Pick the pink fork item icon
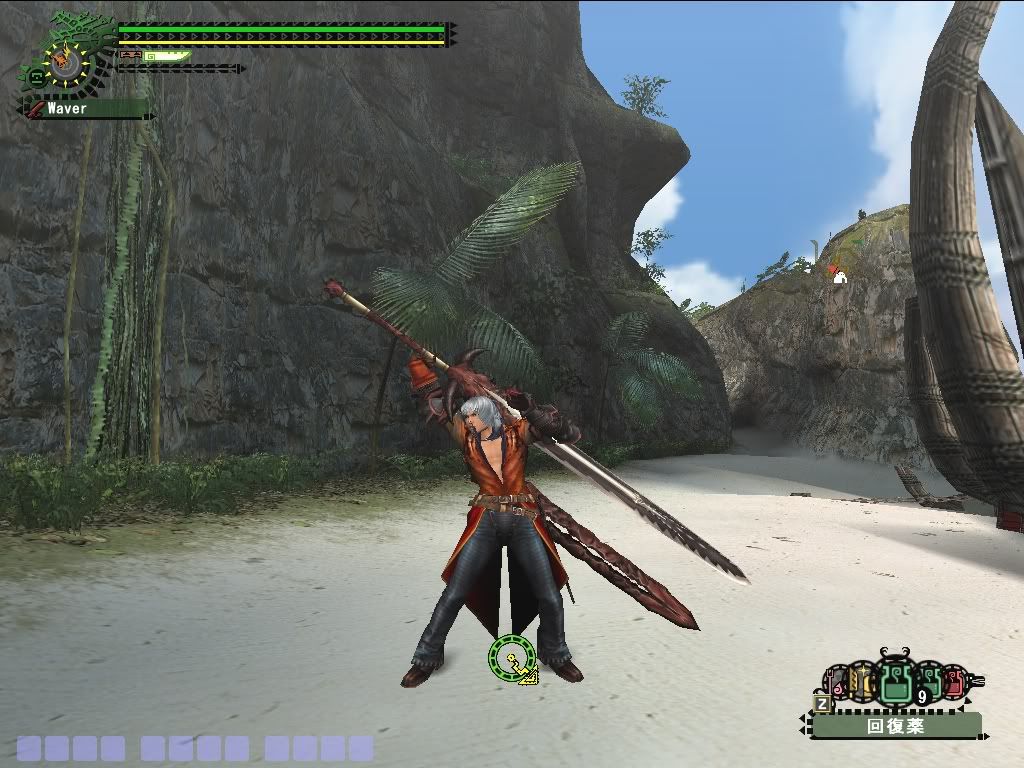 coord(834,684)
